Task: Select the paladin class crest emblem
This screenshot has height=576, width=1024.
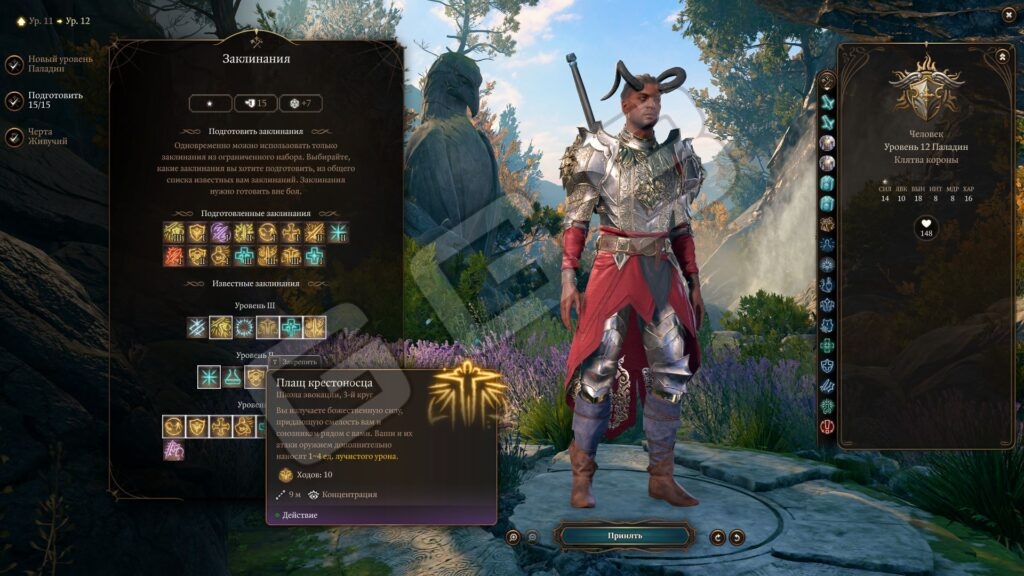Action: (926, 90)
